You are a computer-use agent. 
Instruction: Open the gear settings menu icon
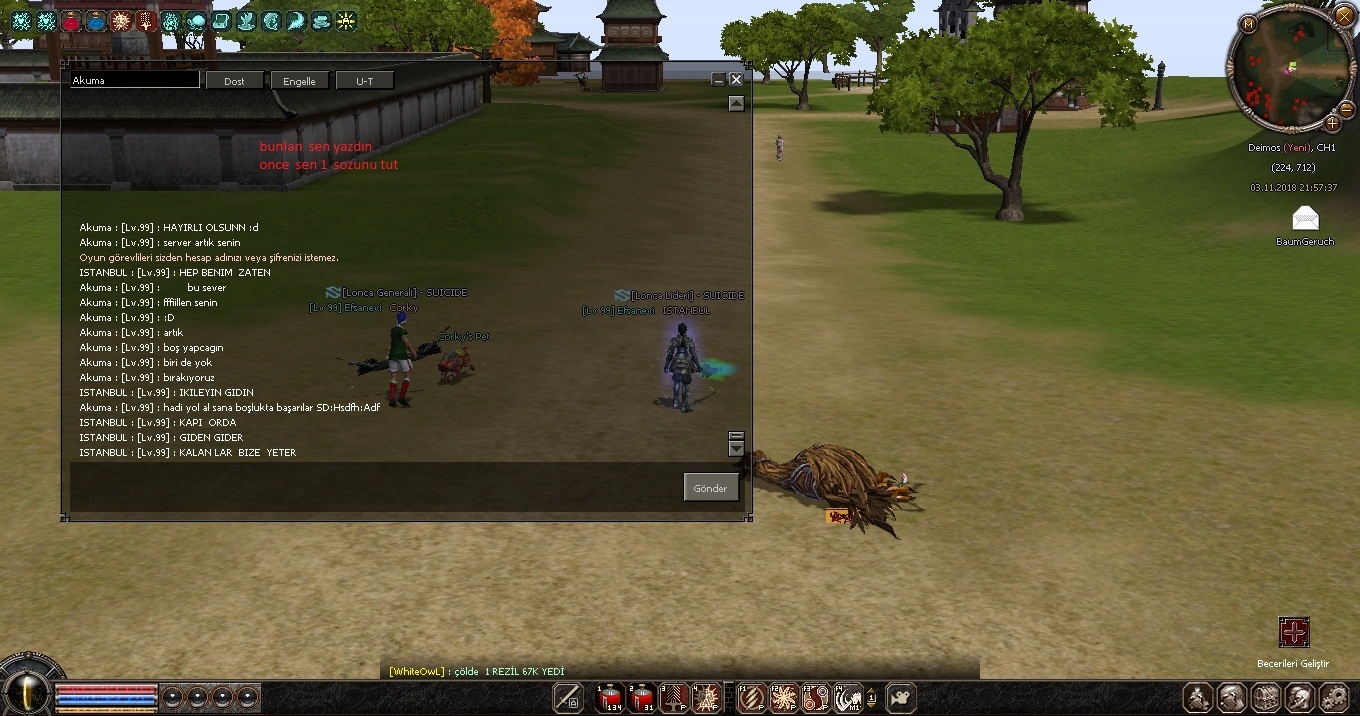click(x=1334, y=697)
